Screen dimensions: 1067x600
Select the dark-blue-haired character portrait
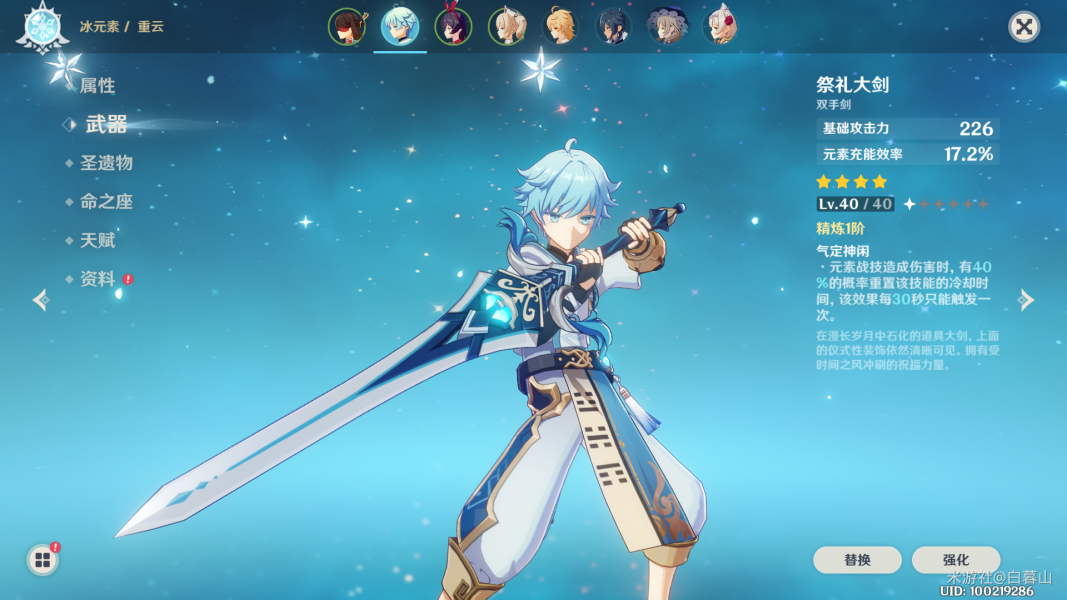(x=614, y=27)
